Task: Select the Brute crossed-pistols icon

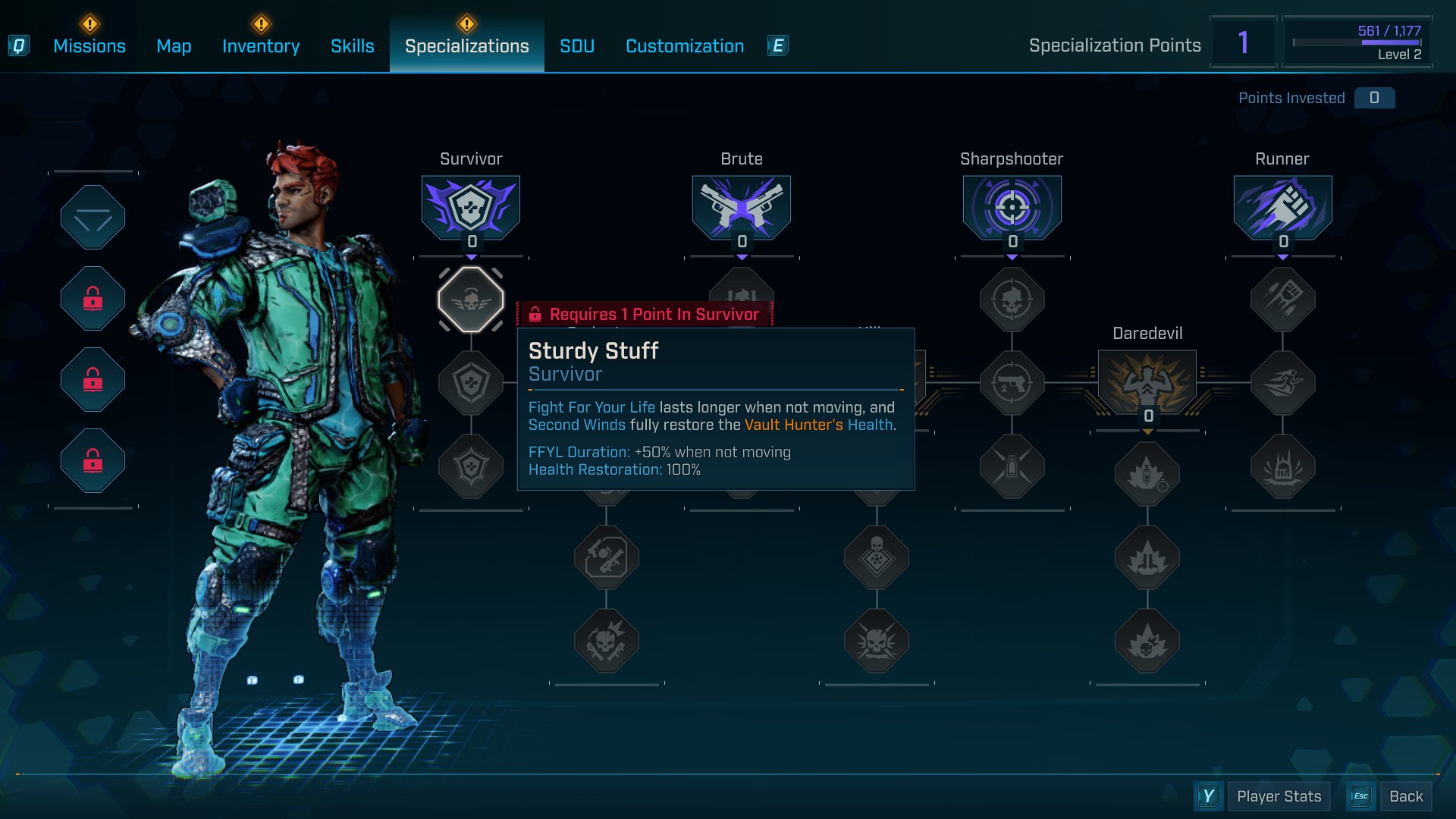Action: 741,206
